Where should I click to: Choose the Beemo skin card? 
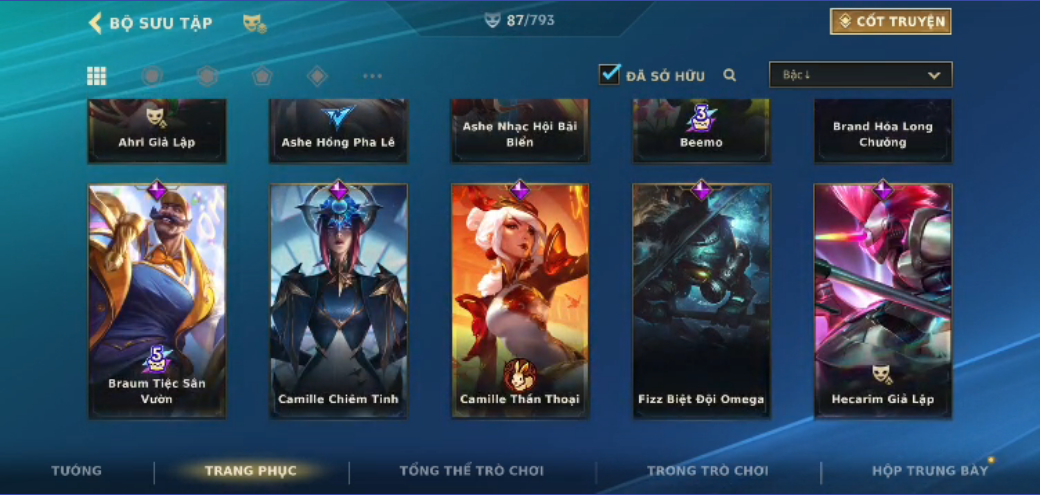701,131
